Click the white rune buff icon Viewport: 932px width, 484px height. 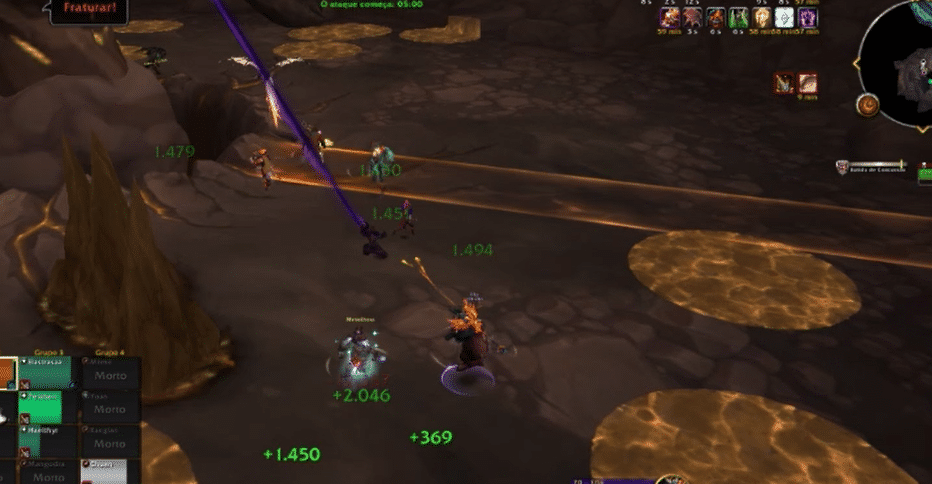tap(785, 17)
